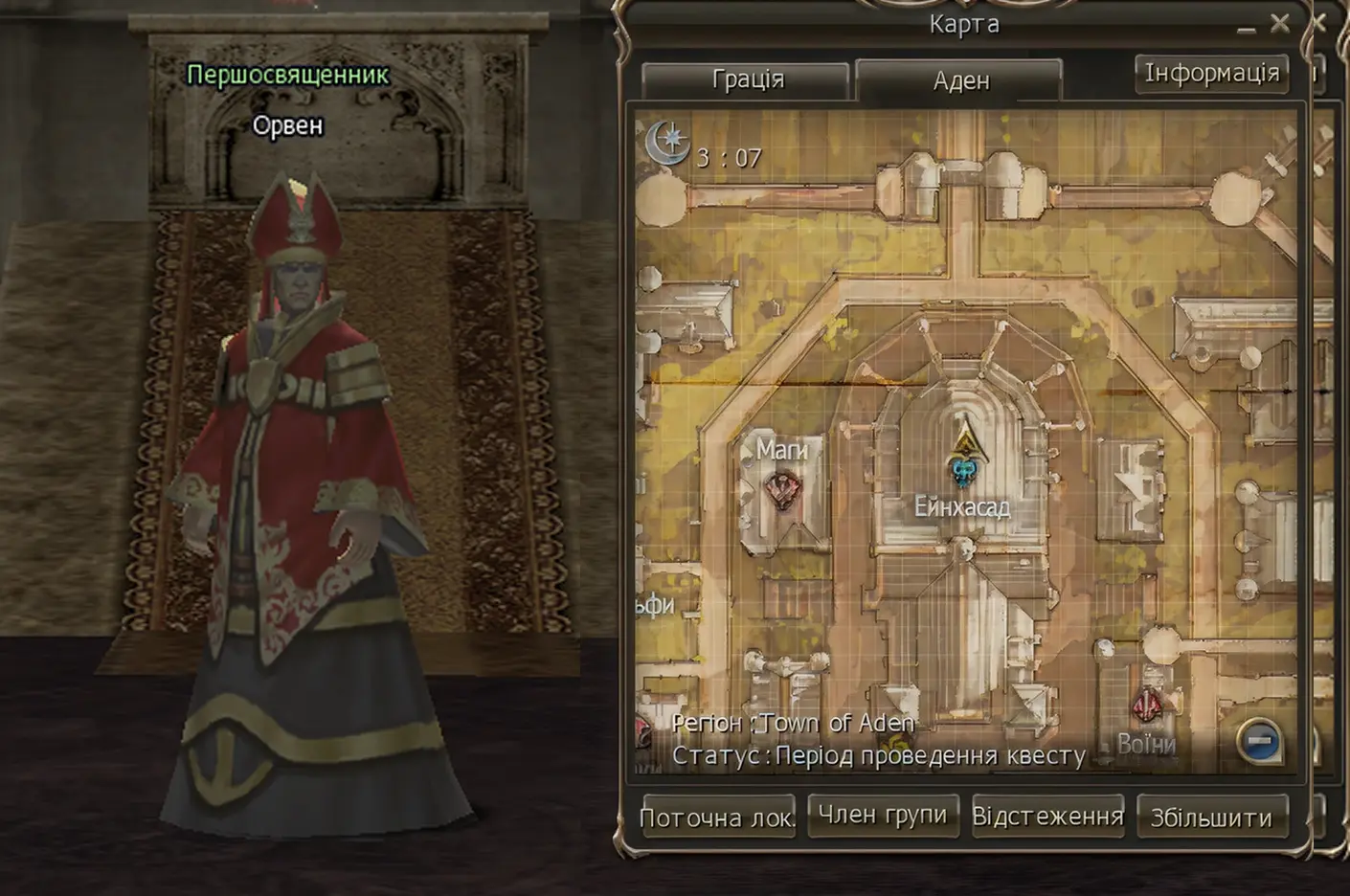Click the red marker at bottom-left map edge
The image size is (1350, 896).
tap(640, 731)
